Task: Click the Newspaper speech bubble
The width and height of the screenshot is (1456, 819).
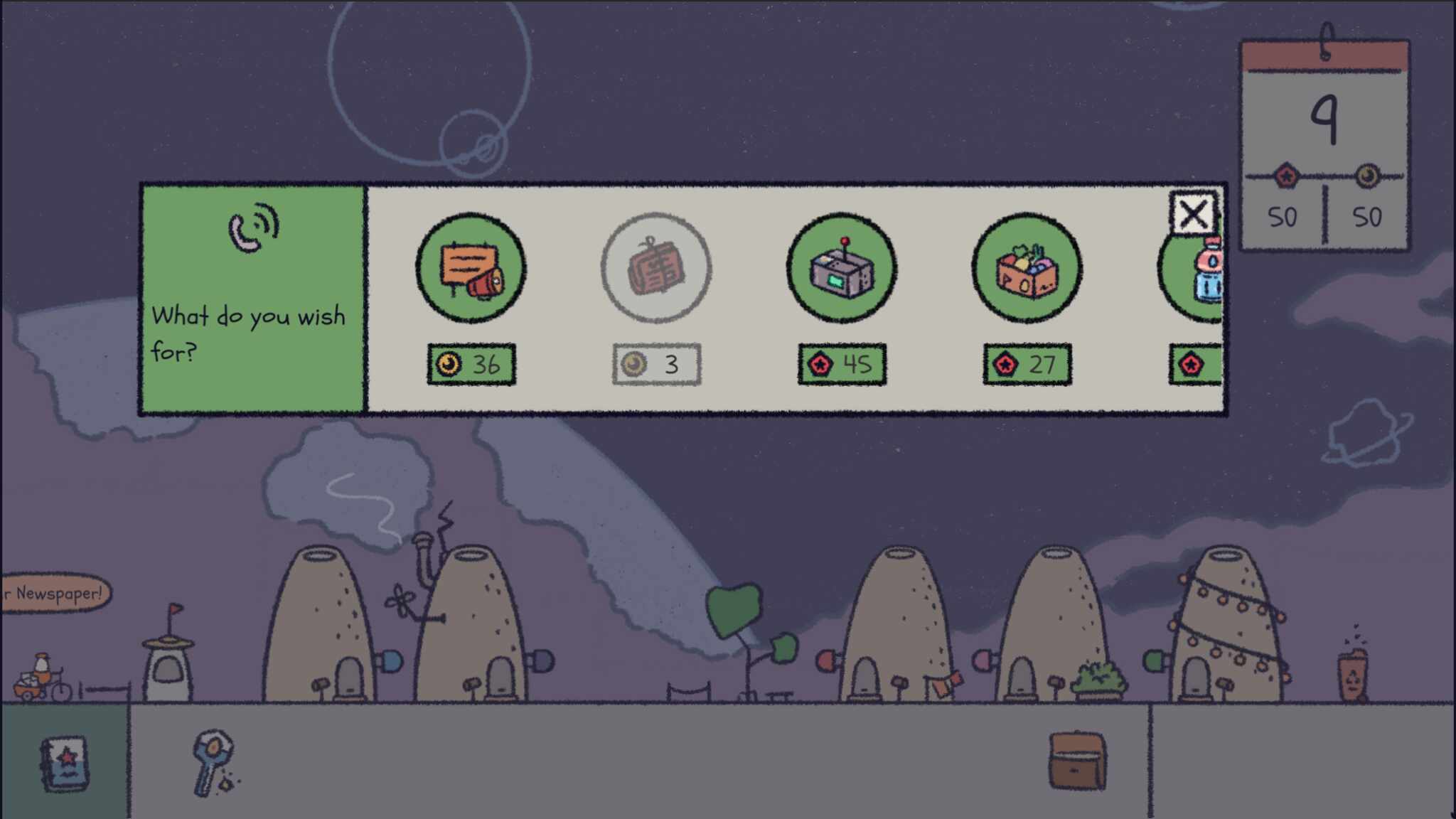Action: [x=55, y=593]
